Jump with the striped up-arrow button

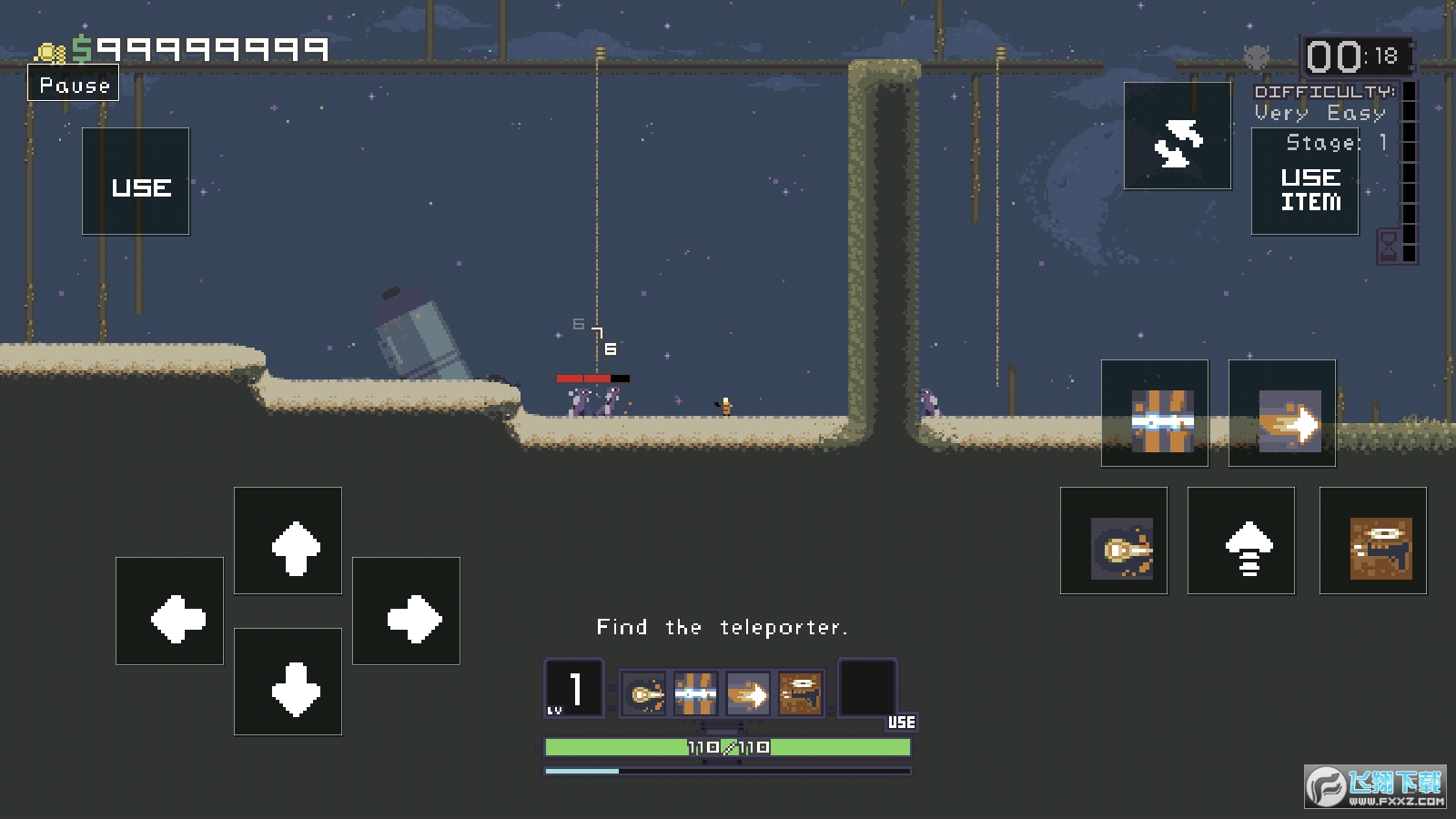[x=1241, y=541]
